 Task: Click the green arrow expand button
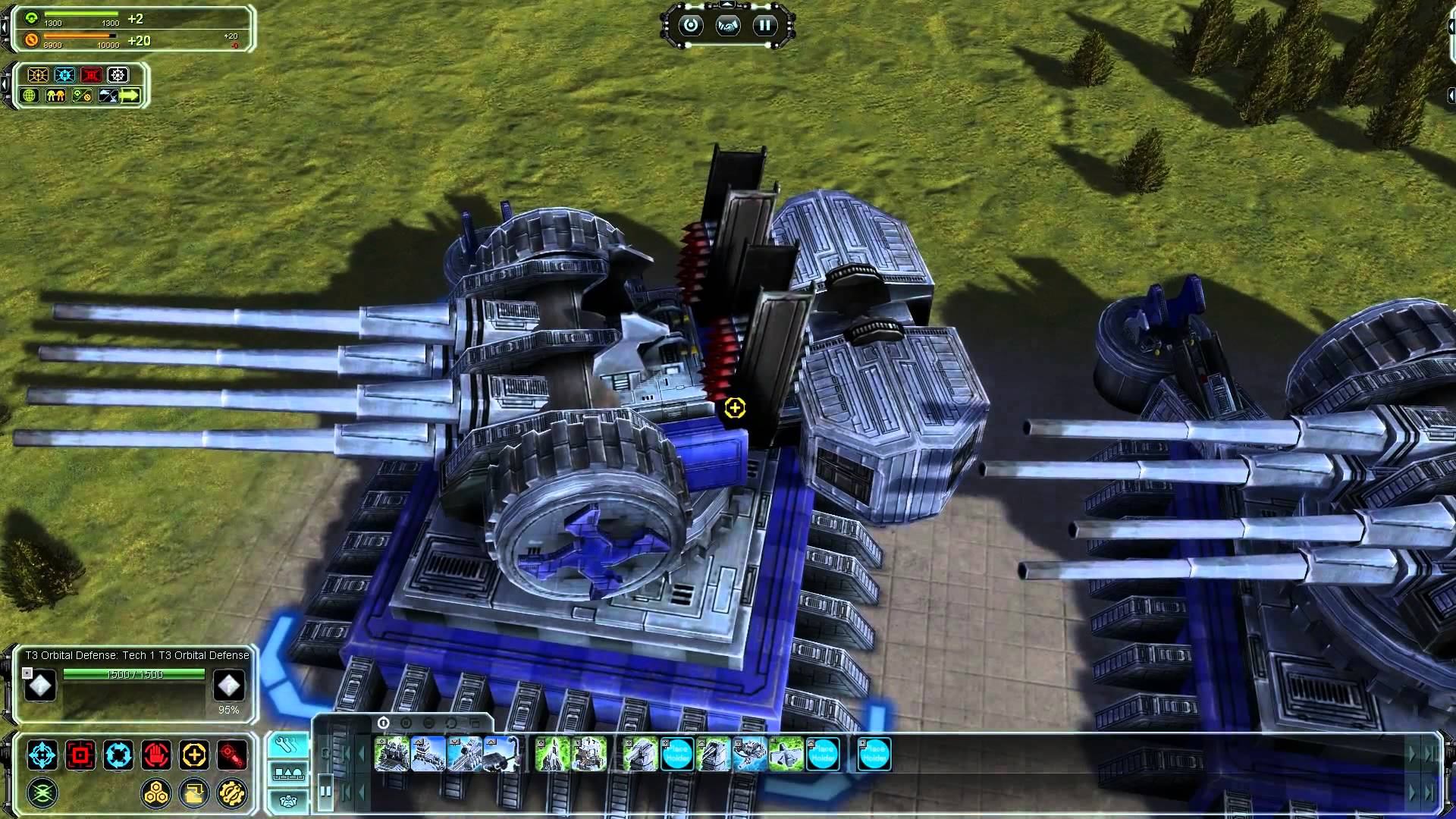(x=130, y=96)
